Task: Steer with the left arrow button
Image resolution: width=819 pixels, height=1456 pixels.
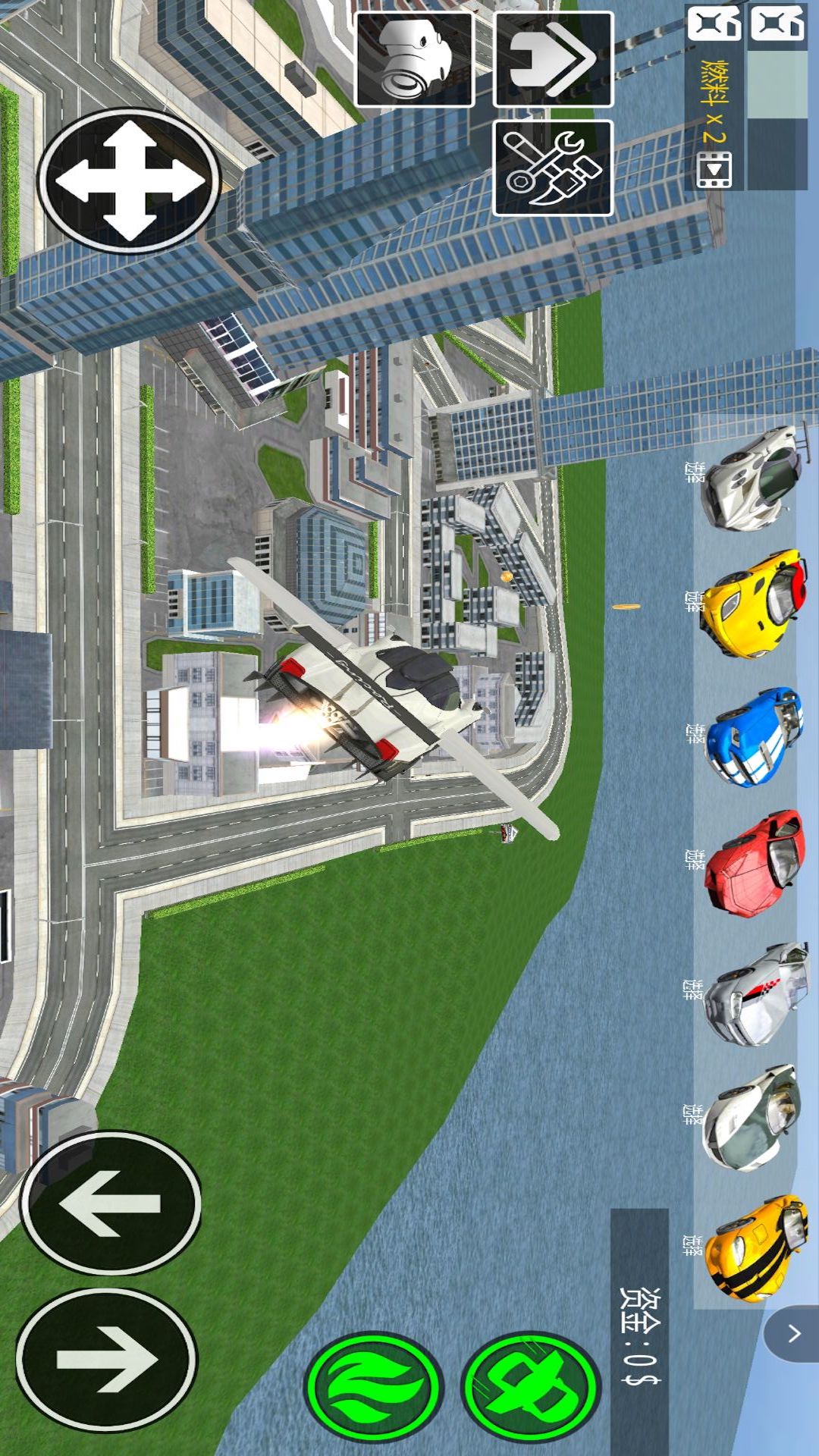Action: pos(111,1203)
